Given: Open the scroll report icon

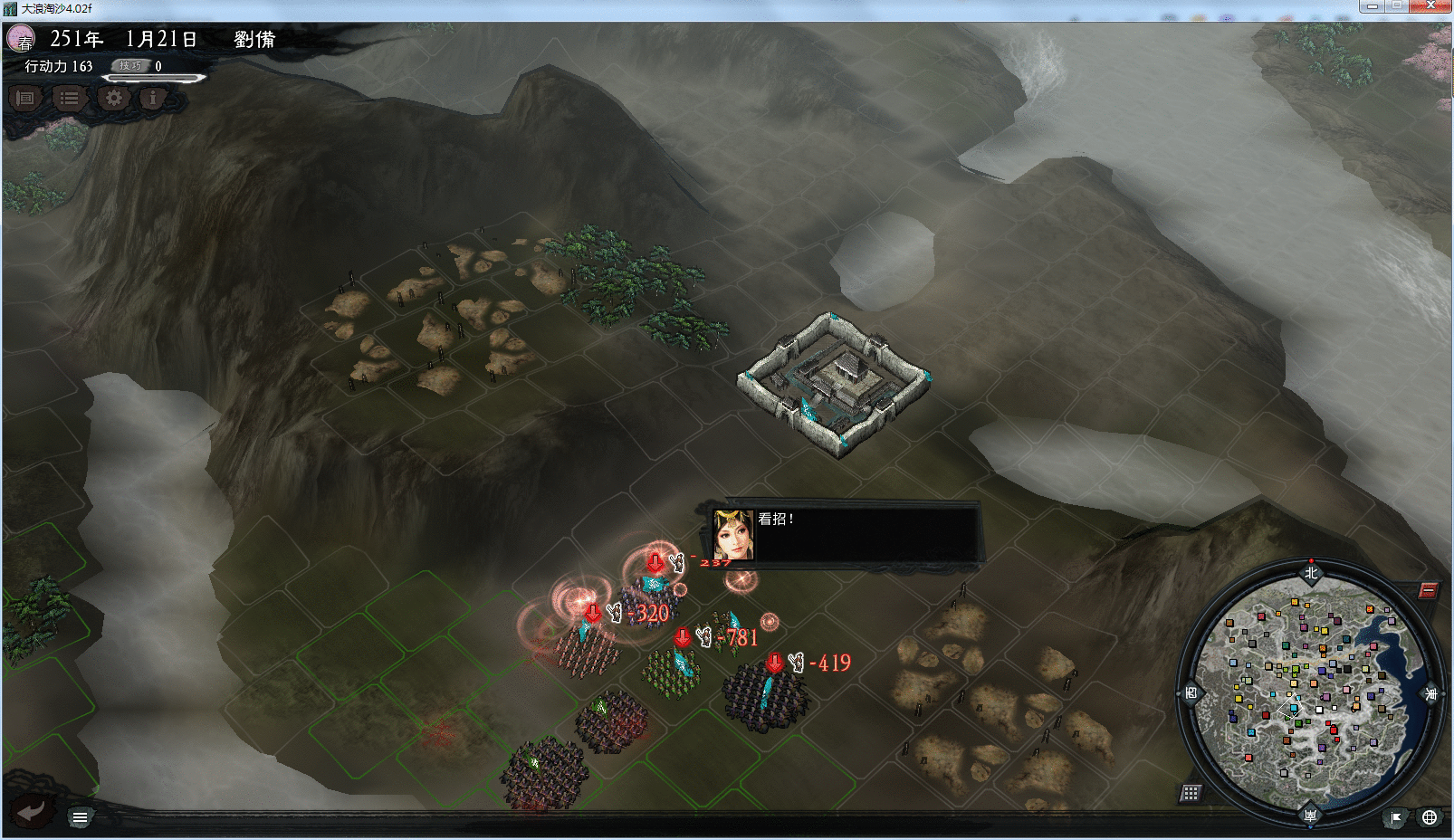Looking at the screenshot, I should click(25, 98).
